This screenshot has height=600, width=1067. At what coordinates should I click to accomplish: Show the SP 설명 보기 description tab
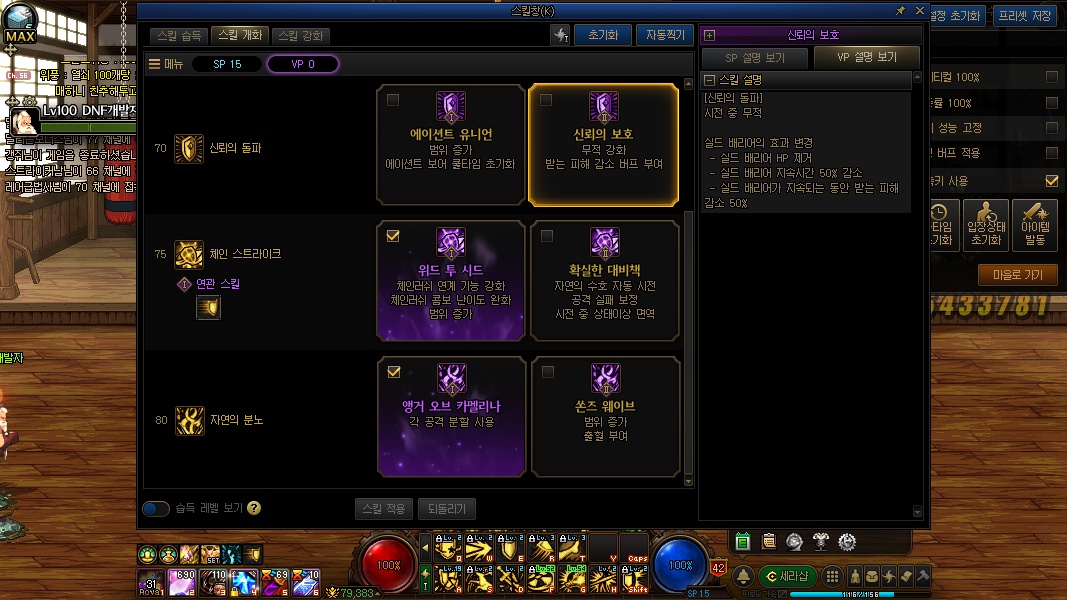pos(755,58)
